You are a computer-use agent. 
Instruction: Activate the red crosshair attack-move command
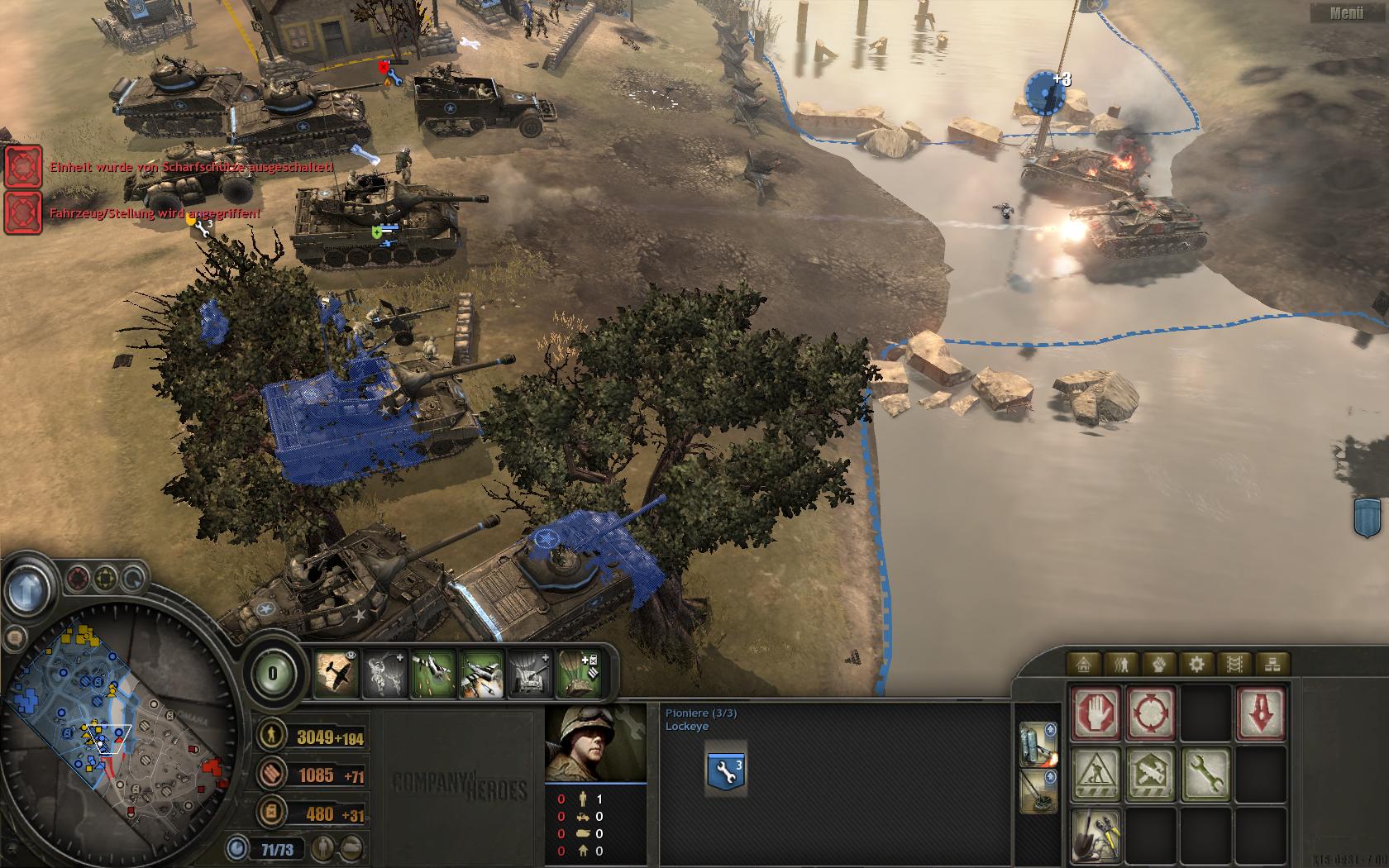1151,713
